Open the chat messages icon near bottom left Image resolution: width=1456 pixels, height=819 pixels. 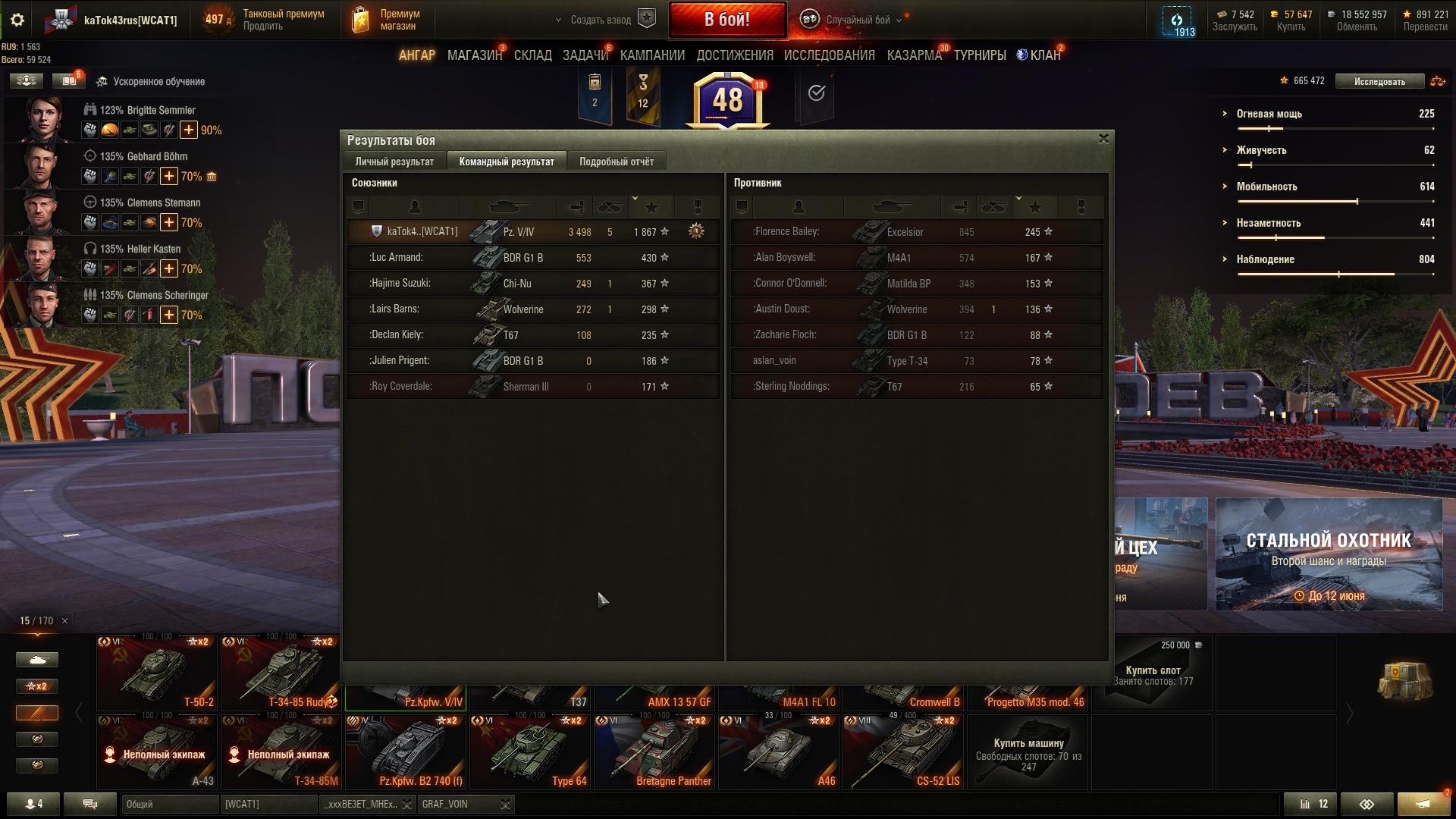coord(90,804)
